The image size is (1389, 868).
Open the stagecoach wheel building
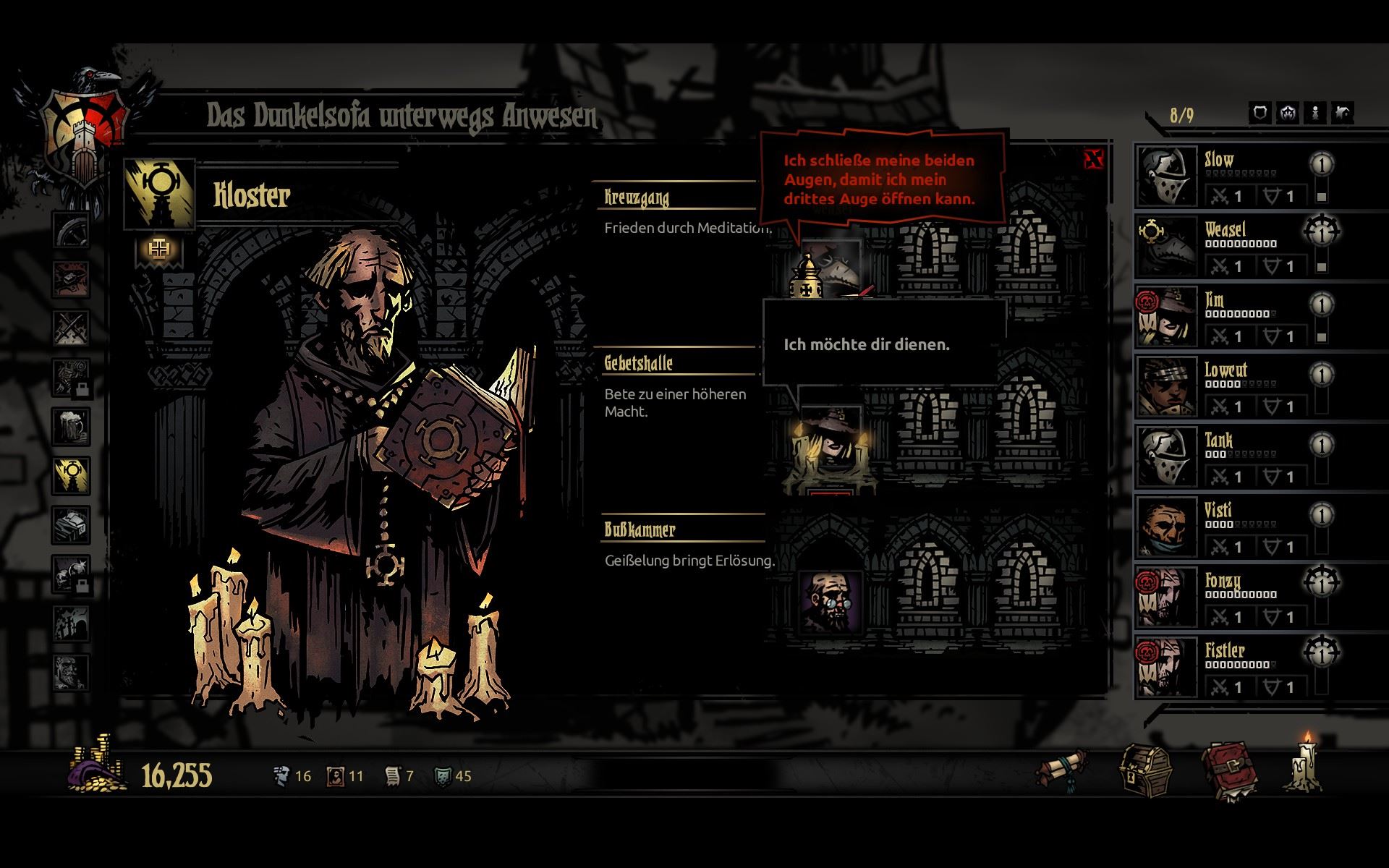point(71,230)
